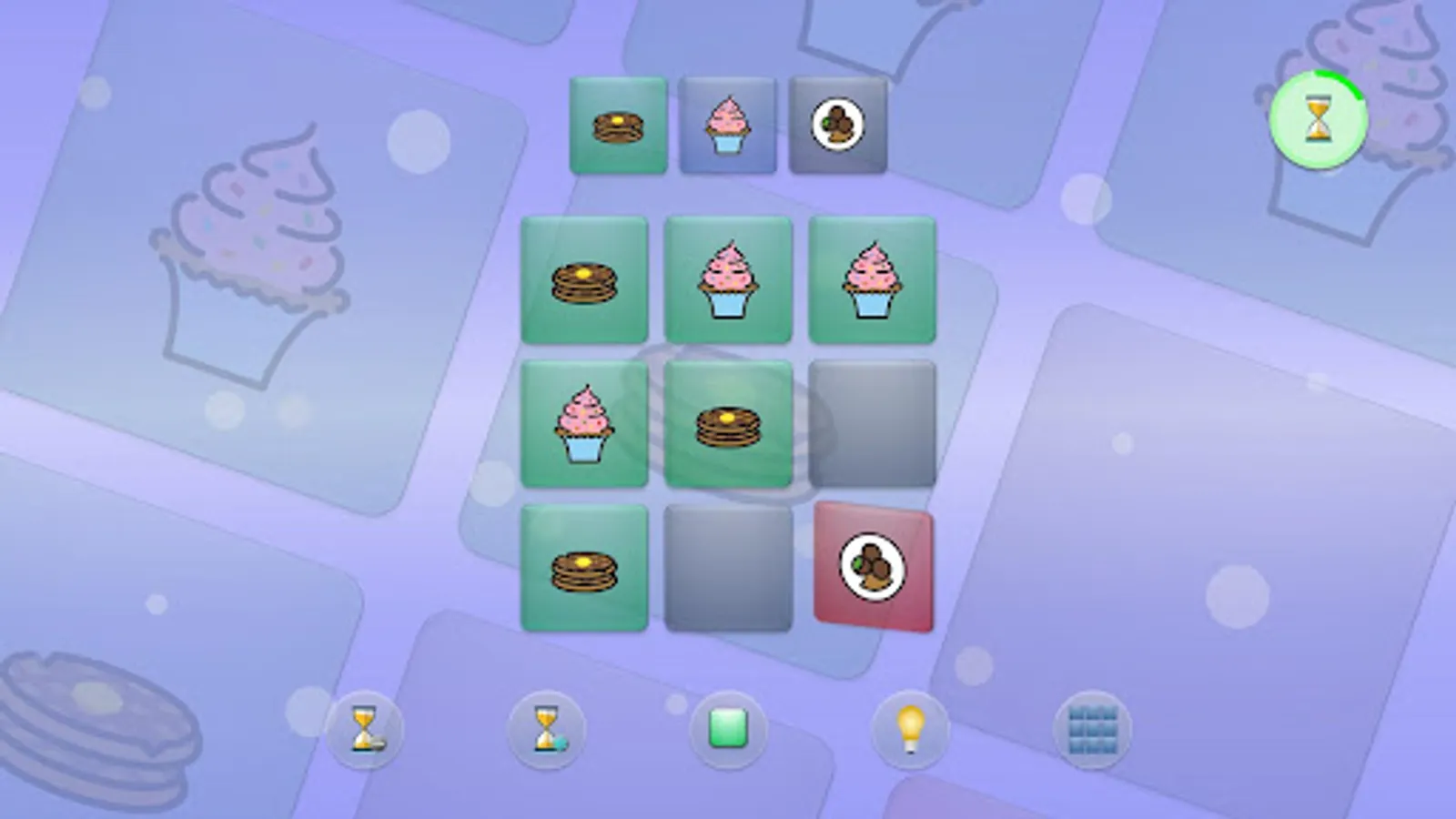Click the hourglass-plus extra time icon

click(x=545, y=729)
